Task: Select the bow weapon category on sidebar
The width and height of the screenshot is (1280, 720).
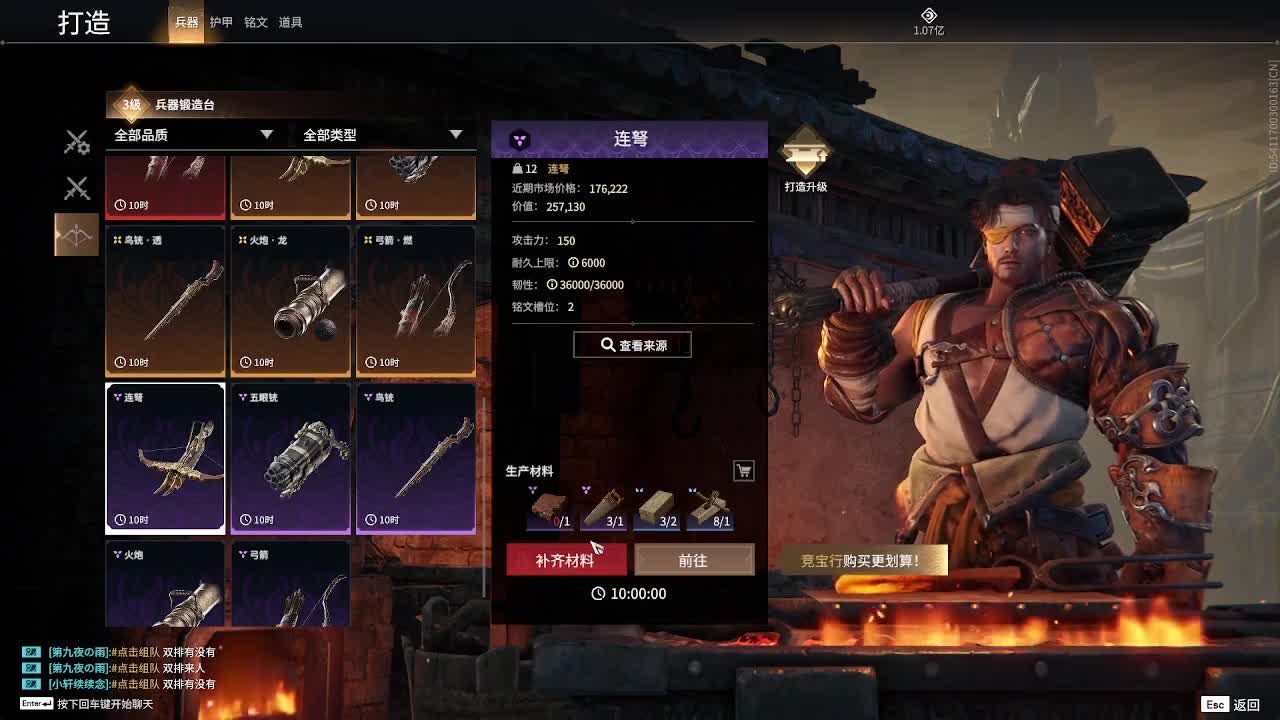Action: (x=76, y=235)
